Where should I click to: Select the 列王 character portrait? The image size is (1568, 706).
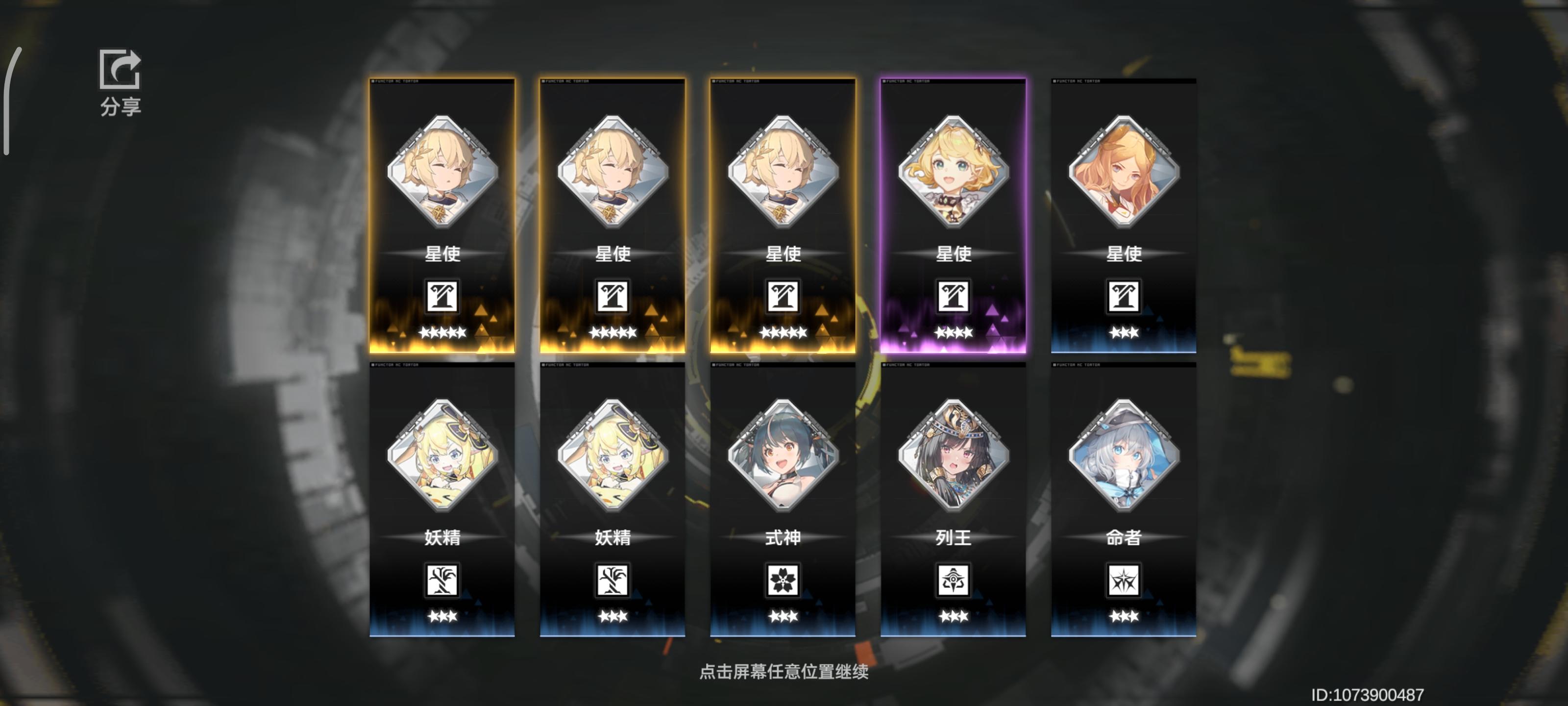click(953, 457)
